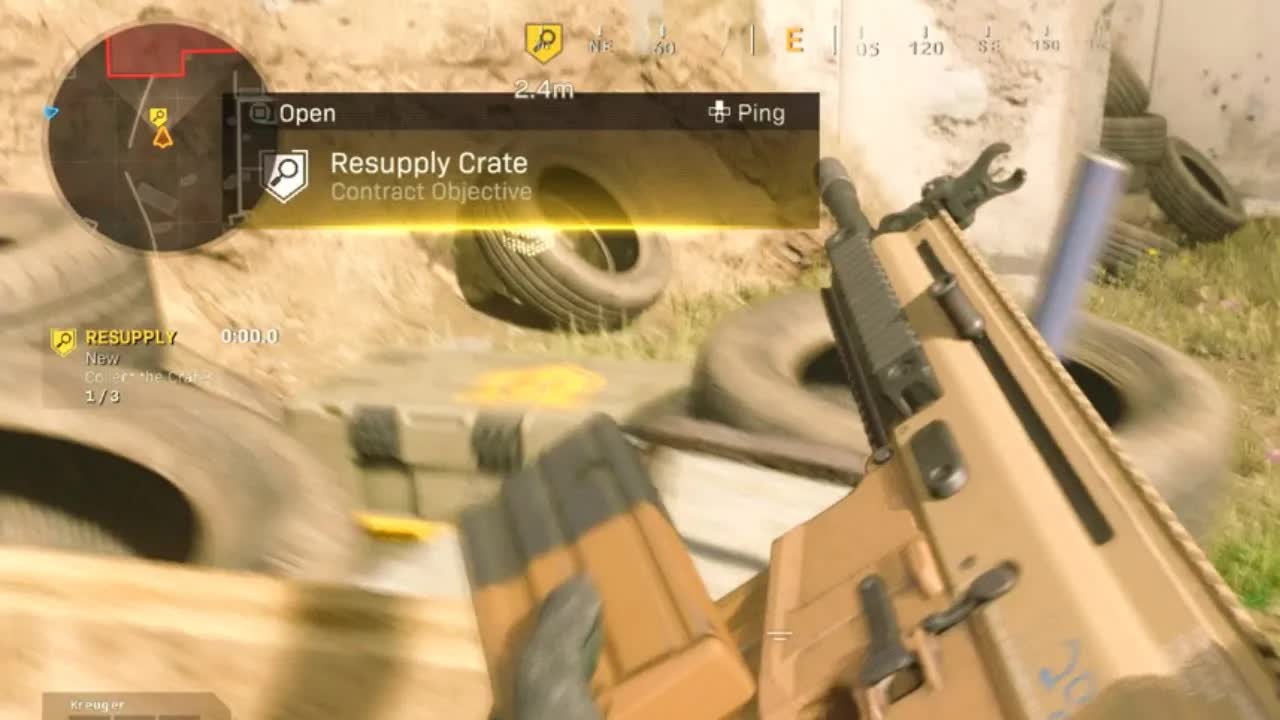Click the RESUPPLY objective icon in the tracker

[x=62, y=338]
